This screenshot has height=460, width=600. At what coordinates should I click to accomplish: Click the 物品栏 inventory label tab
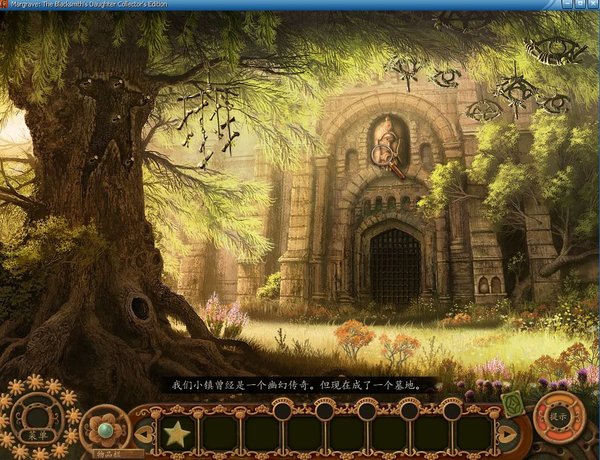(108, 454)
